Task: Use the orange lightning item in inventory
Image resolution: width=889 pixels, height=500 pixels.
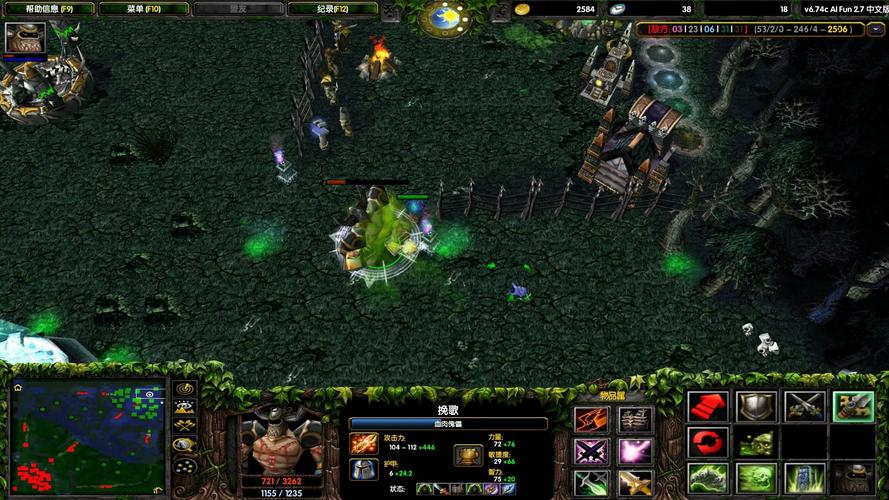Action: pos(590,420)
